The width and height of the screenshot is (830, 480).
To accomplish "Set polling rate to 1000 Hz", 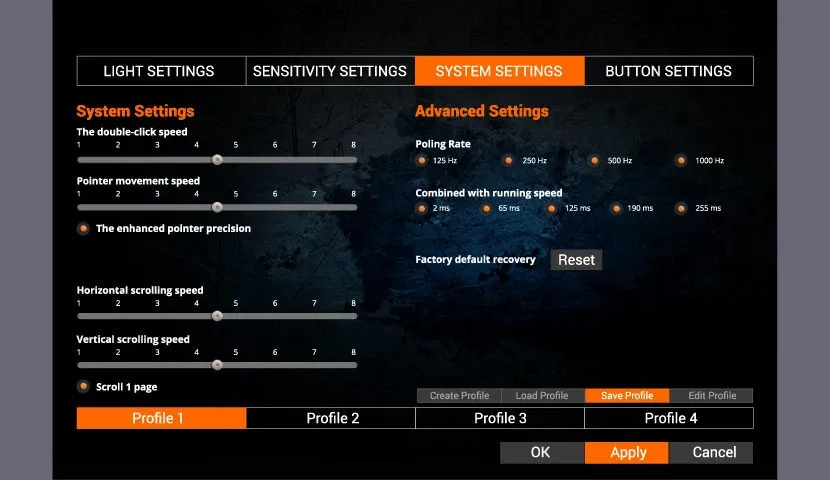I will click(682, 160).
